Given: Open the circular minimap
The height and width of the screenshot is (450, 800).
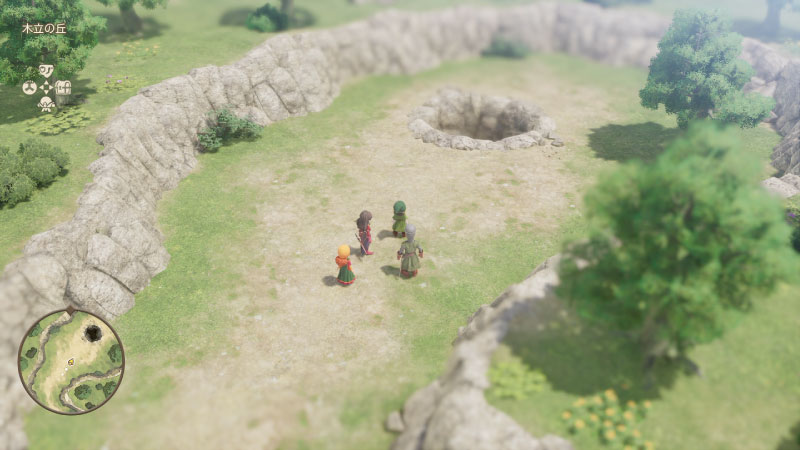Looking at the screenshot, I should tap(71, 361).
